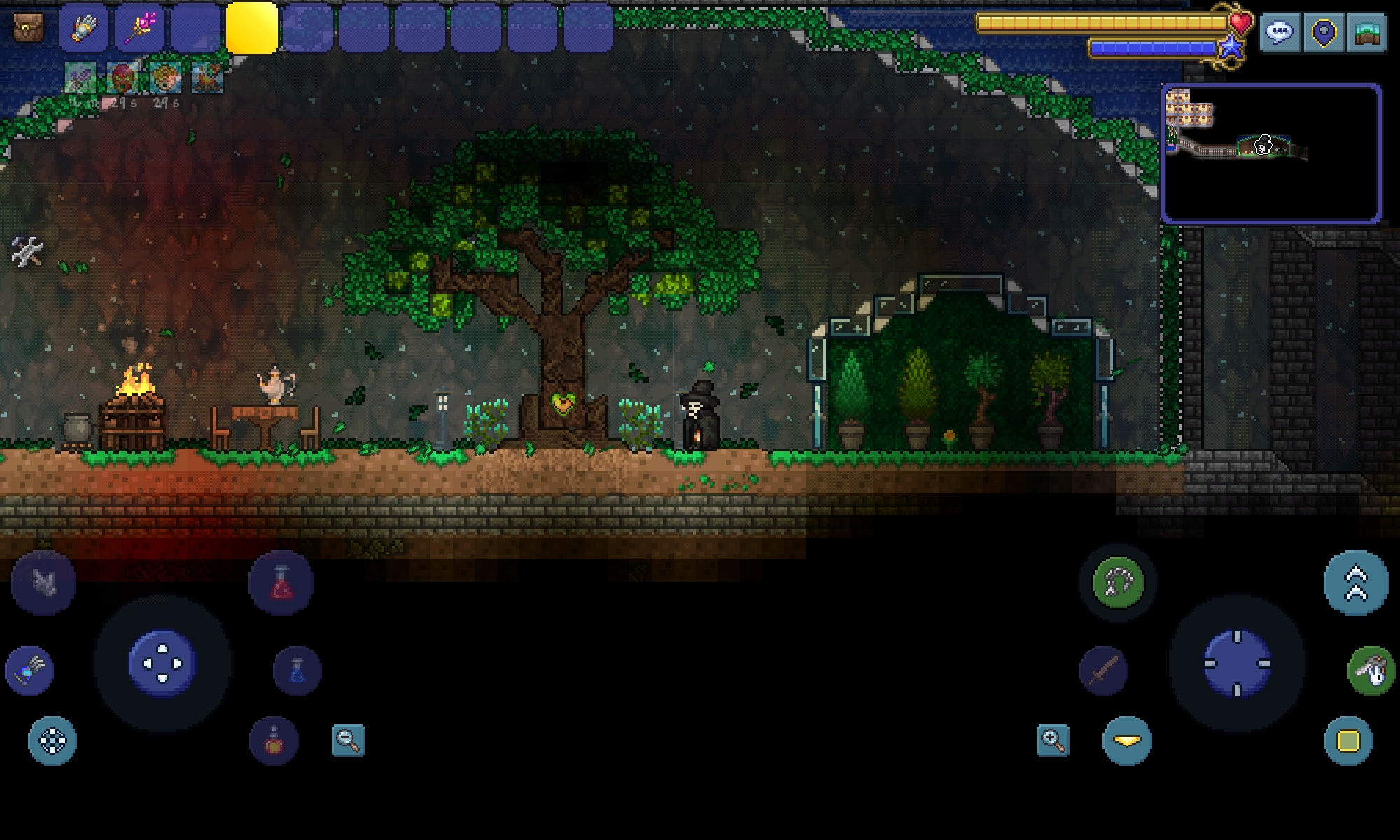
Task: Use the blue mana potion button
Action: click(297, 671)
